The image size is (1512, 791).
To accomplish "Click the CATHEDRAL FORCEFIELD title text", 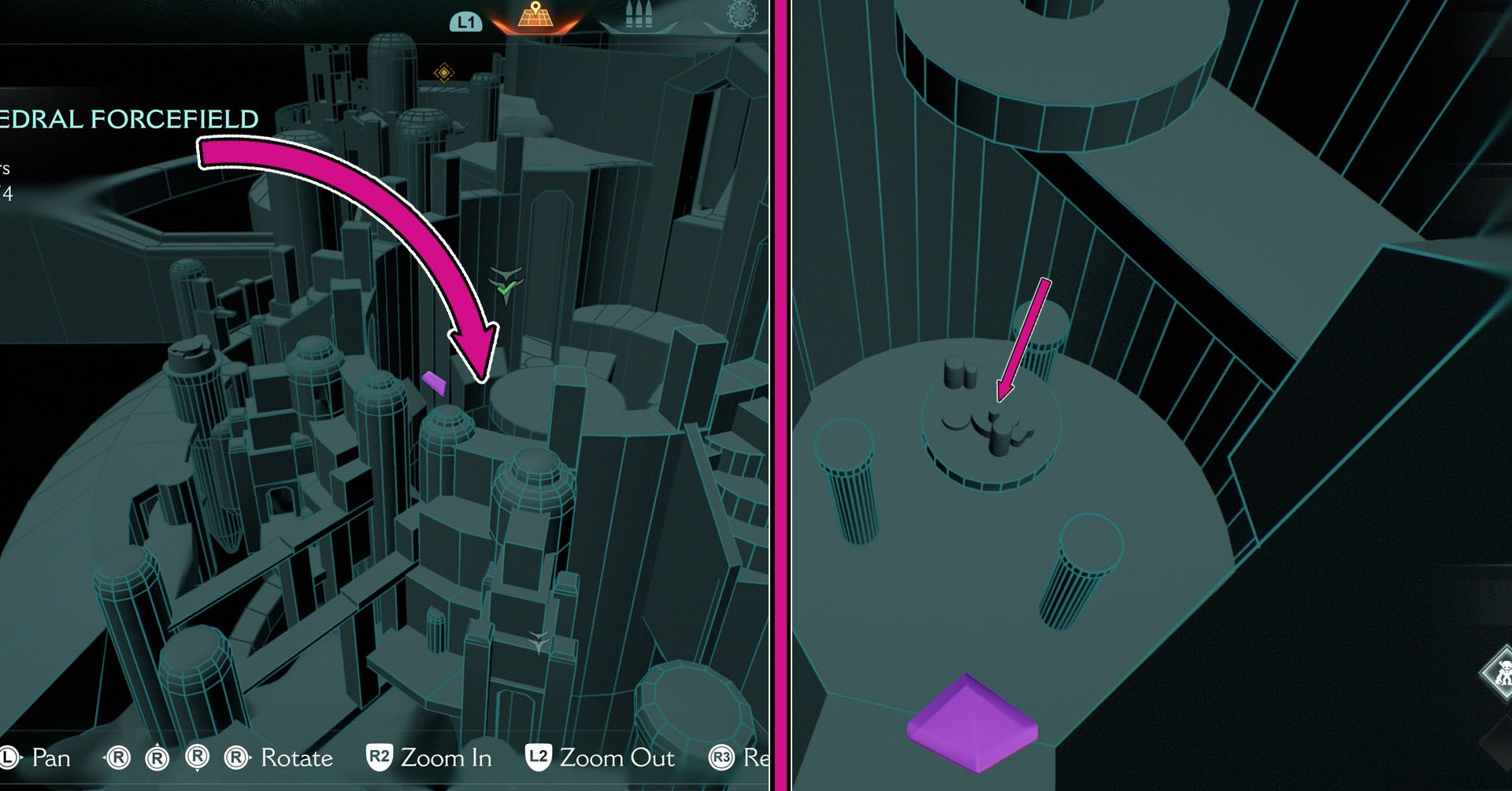I will pyautogui.click(x=130, y=119).
